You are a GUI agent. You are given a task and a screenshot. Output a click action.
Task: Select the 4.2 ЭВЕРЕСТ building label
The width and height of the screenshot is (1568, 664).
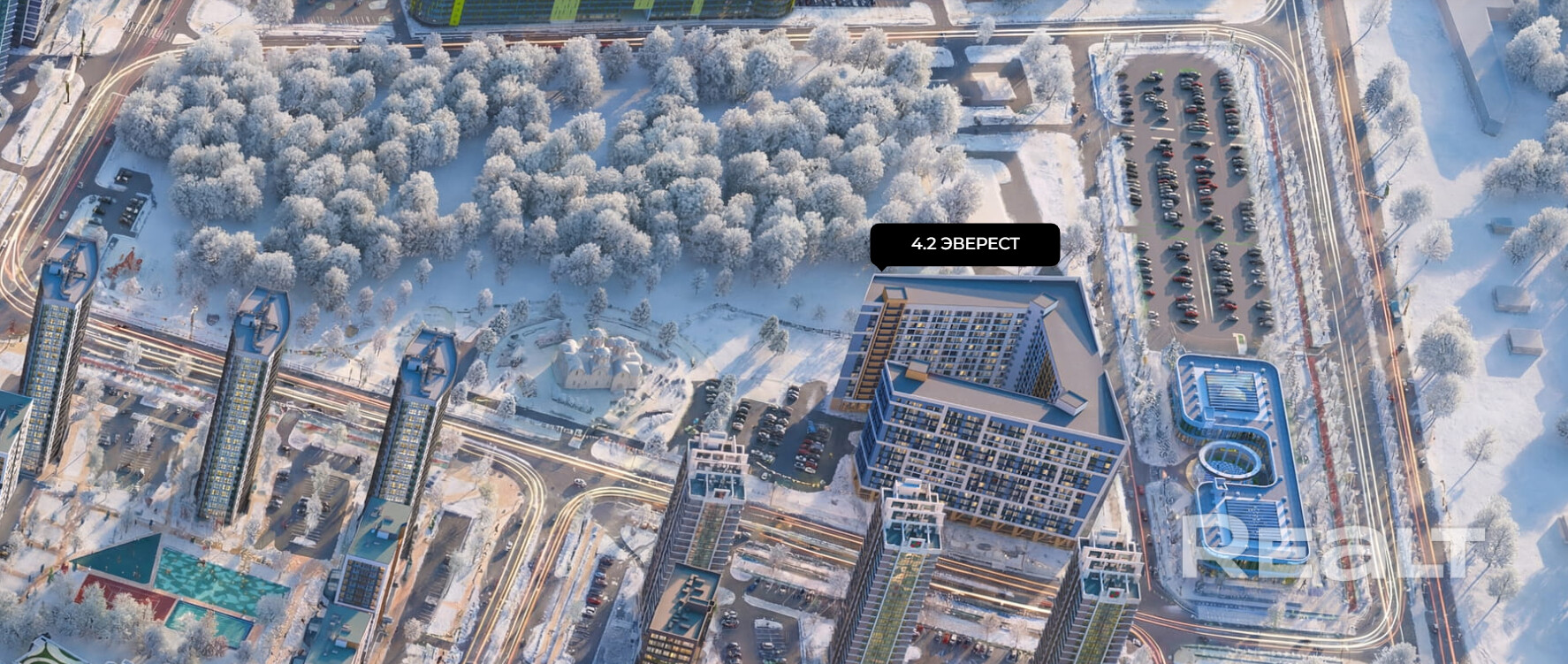(x=965, y=244)
